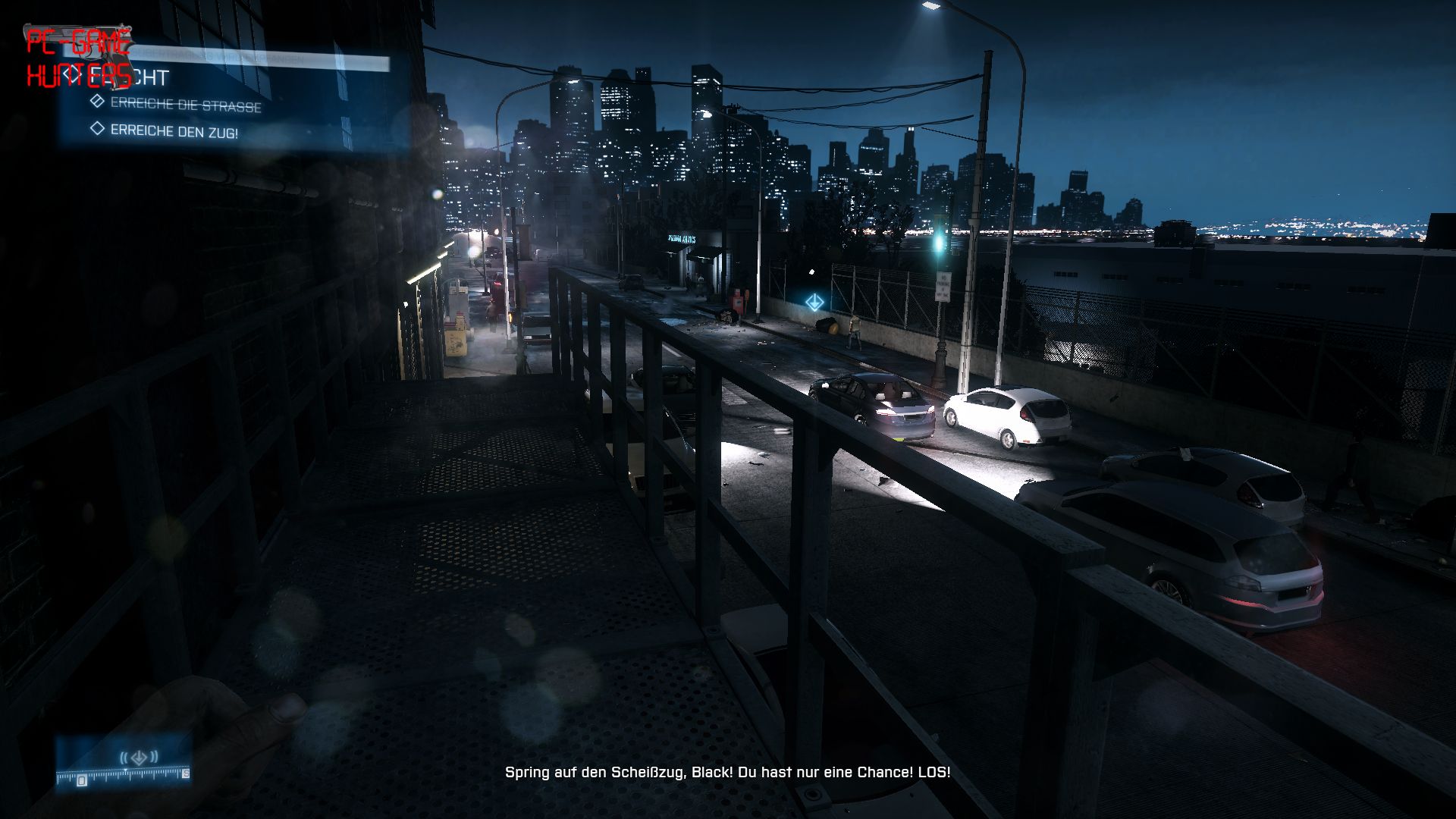
Task: Click the blue diamond objective waypoint marker
Action: pyautogui.click(x=814, y=303)
